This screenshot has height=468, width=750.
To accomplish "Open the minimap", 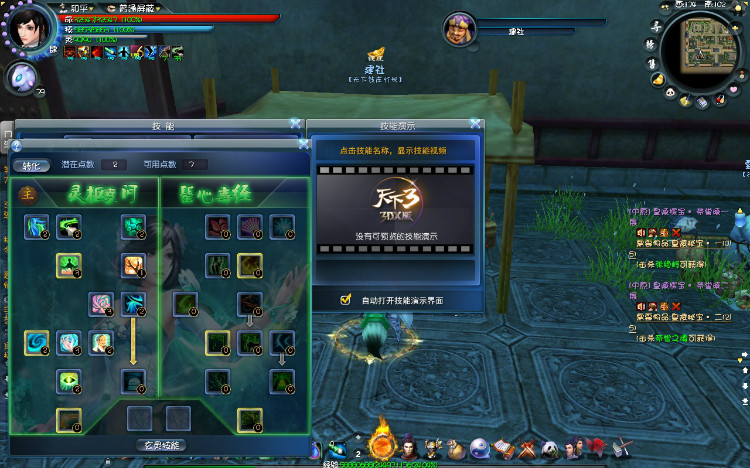I will click(711, 46).
